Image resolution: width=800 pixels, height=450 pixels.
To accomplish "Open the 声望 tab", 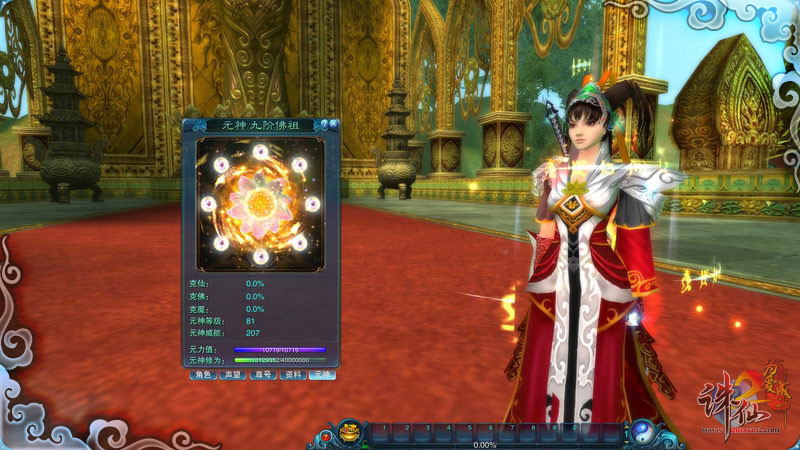I will click(x=232, y=375).
